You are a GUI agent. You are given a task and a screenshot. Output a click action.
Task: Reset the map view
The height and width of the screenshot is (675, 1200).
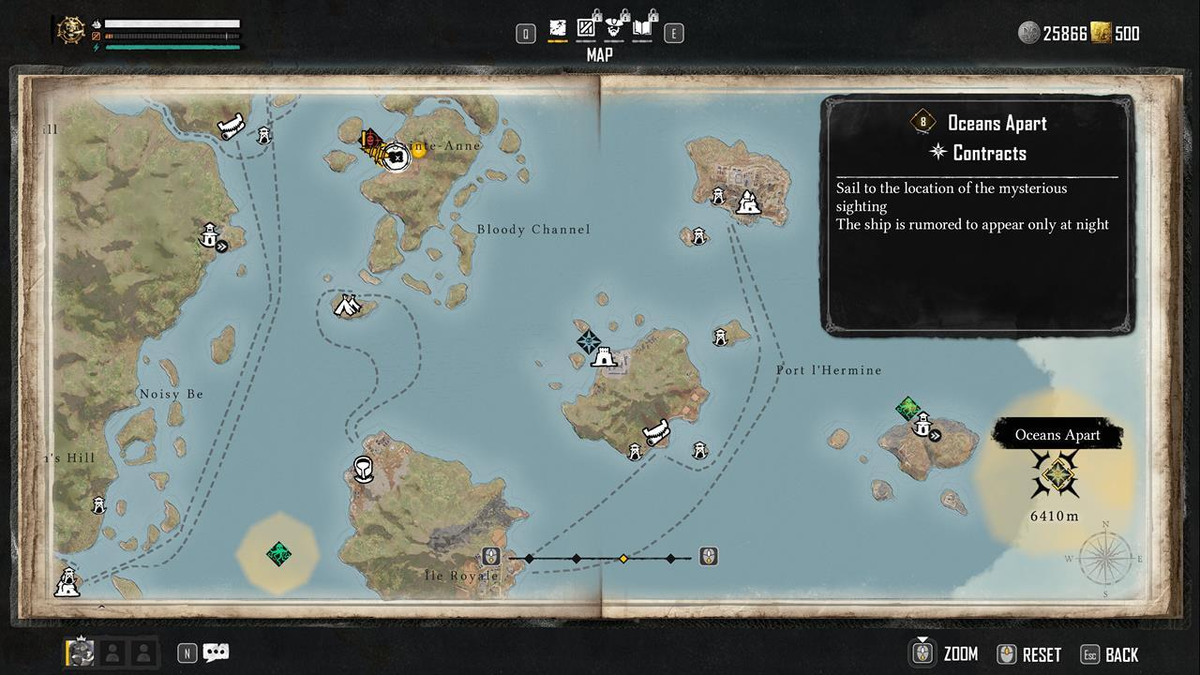click(1029, 655)
